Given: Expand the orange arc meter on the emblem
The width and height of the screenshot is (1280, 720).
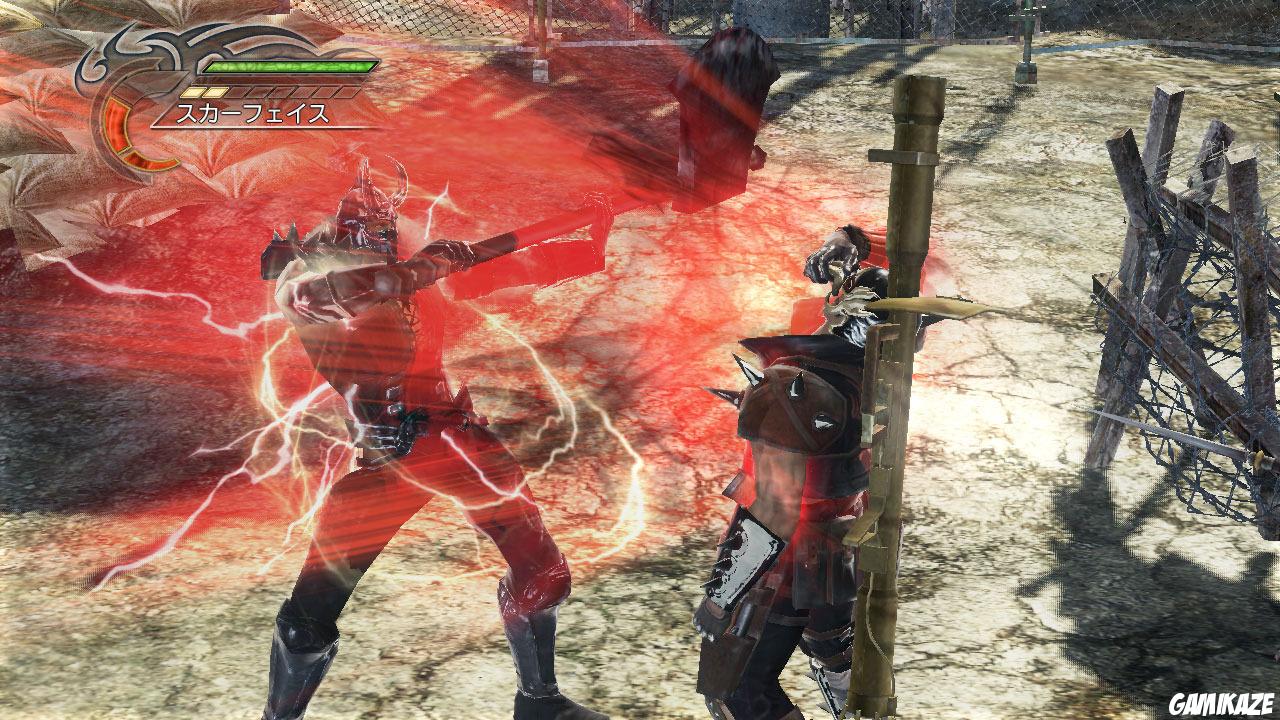Looking at the screenshot, I should tap(115, 115).
